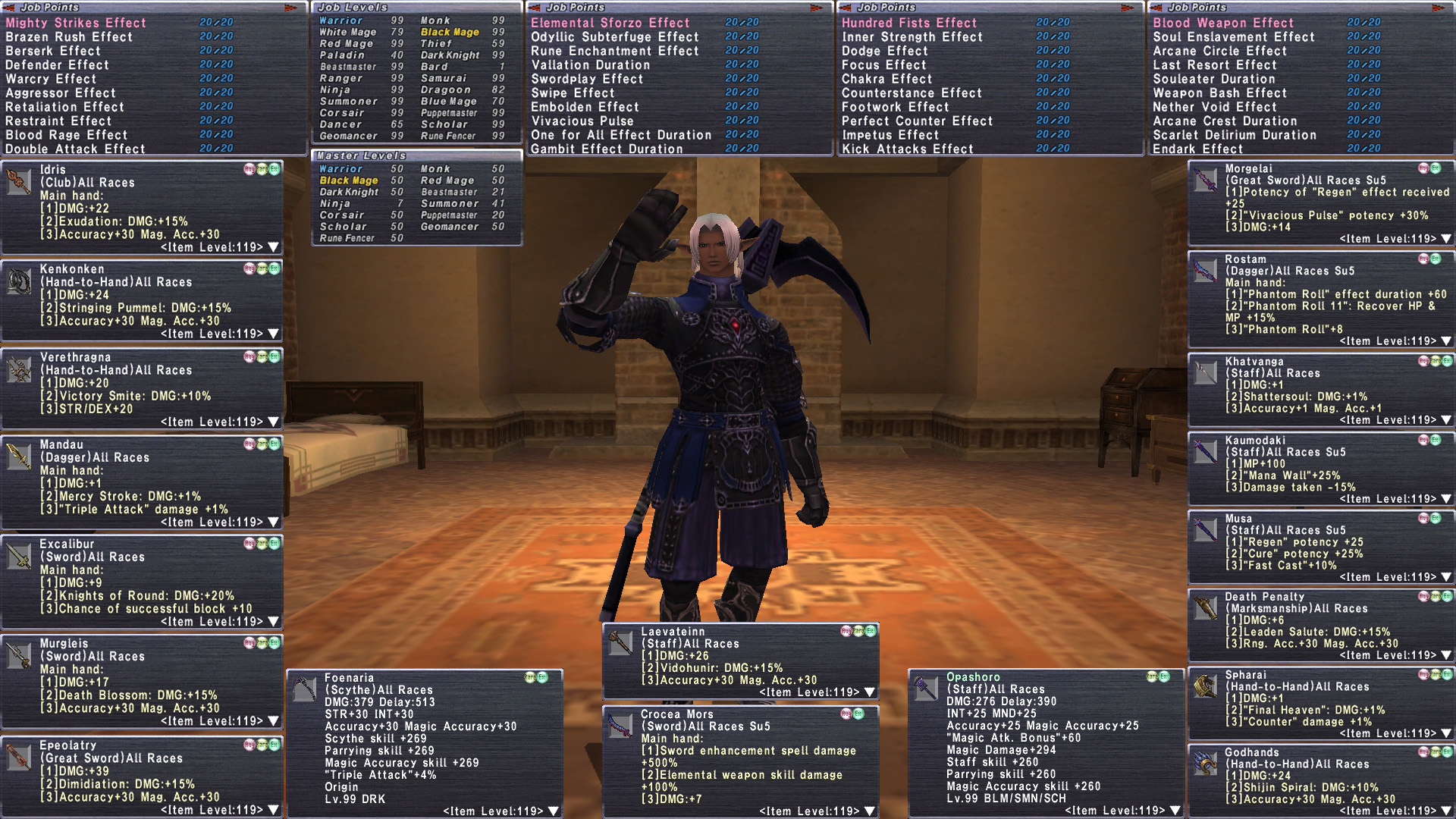Select Chakra Effect in job points
Screen dimensions: 1456x819
point(886,79)
